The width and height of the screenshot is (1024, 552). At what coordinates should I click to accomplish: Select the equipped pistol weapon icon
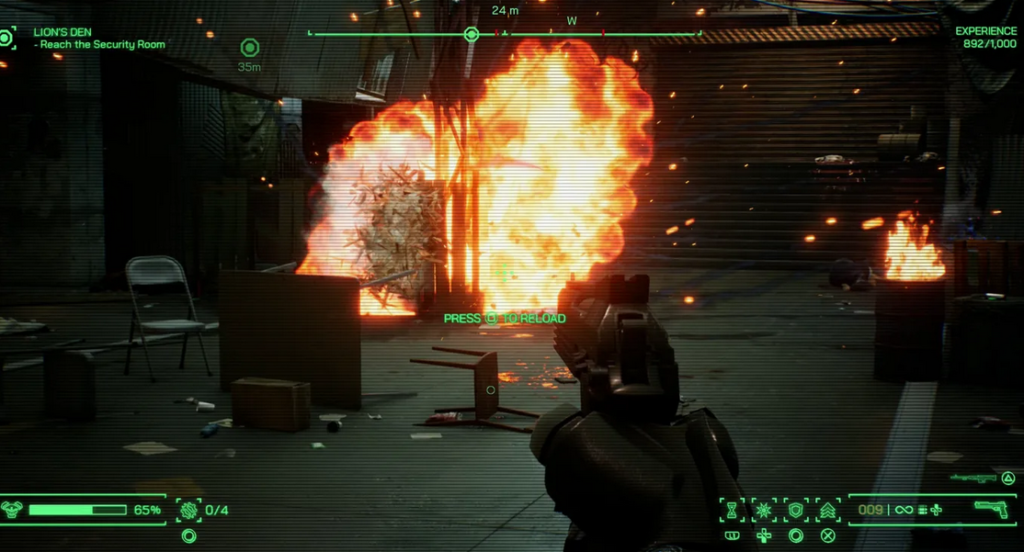click(990, 509)
